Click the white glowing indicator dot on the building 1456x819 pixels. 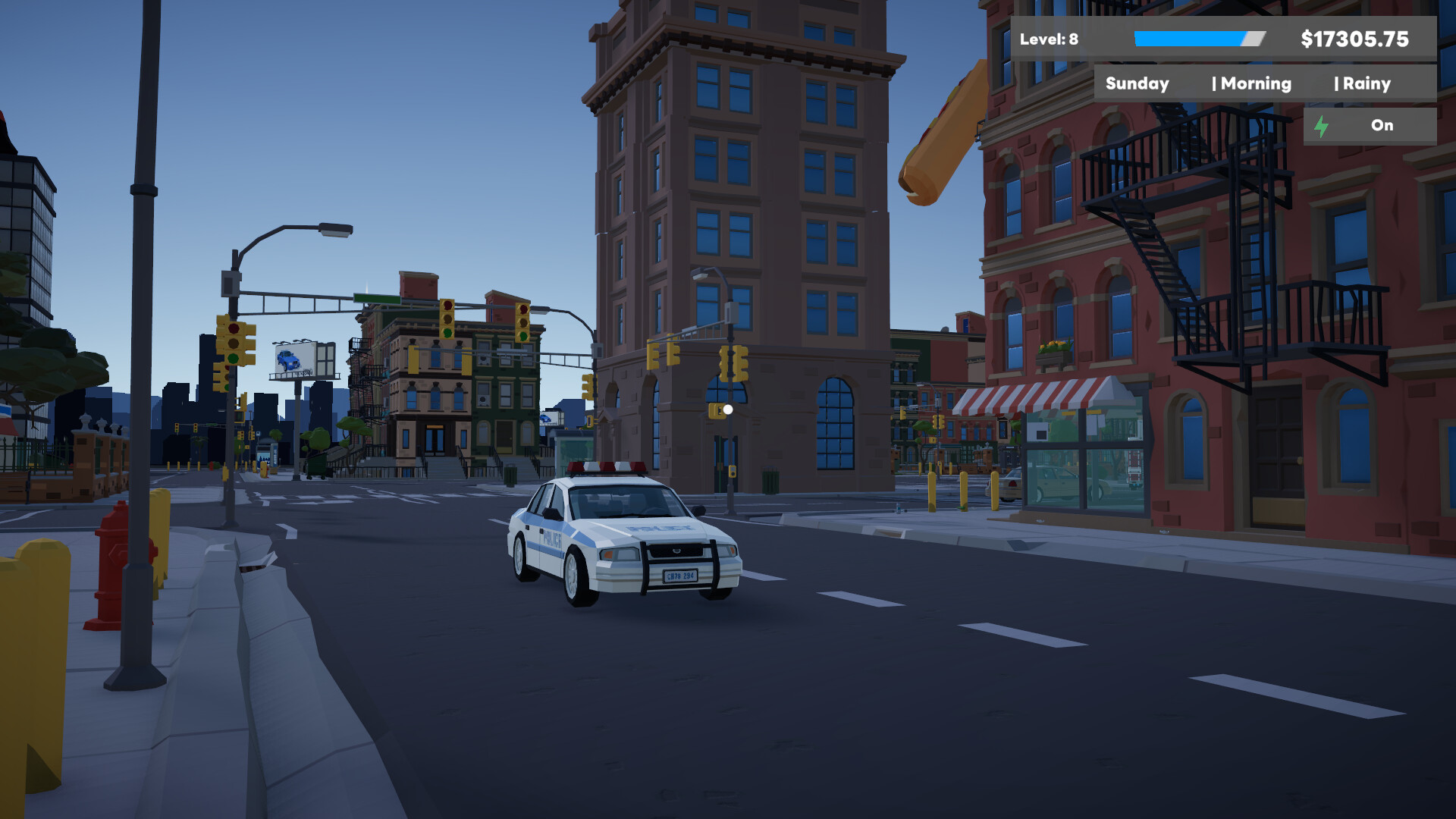coord(727,409)
